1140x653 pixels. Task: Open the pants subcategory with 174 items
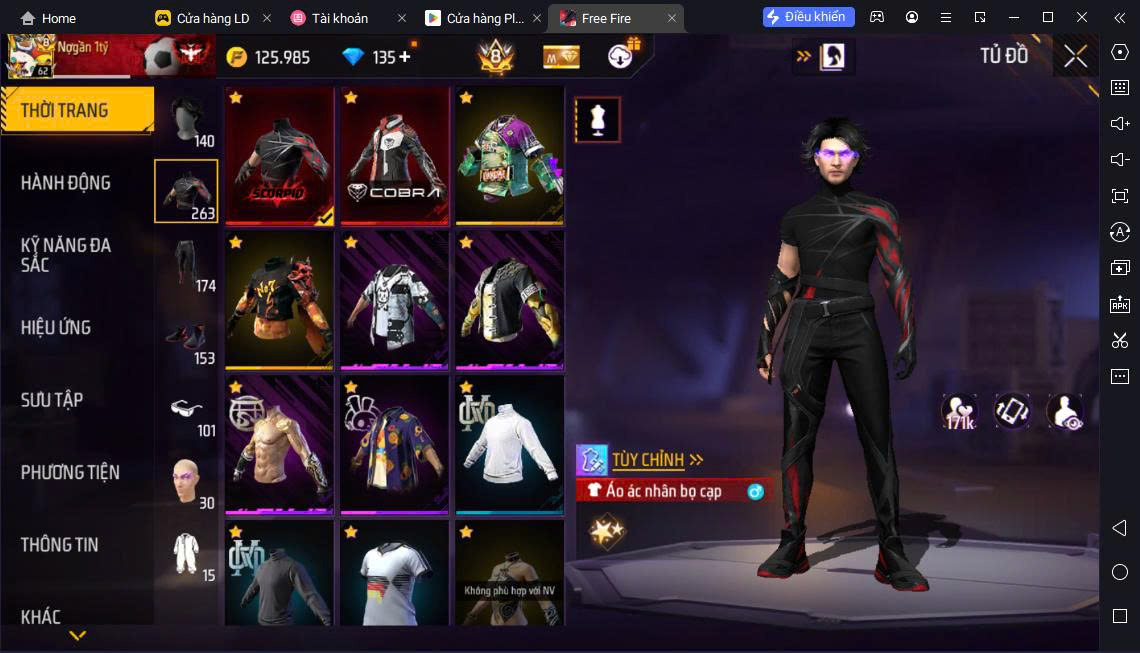(186, 264)
